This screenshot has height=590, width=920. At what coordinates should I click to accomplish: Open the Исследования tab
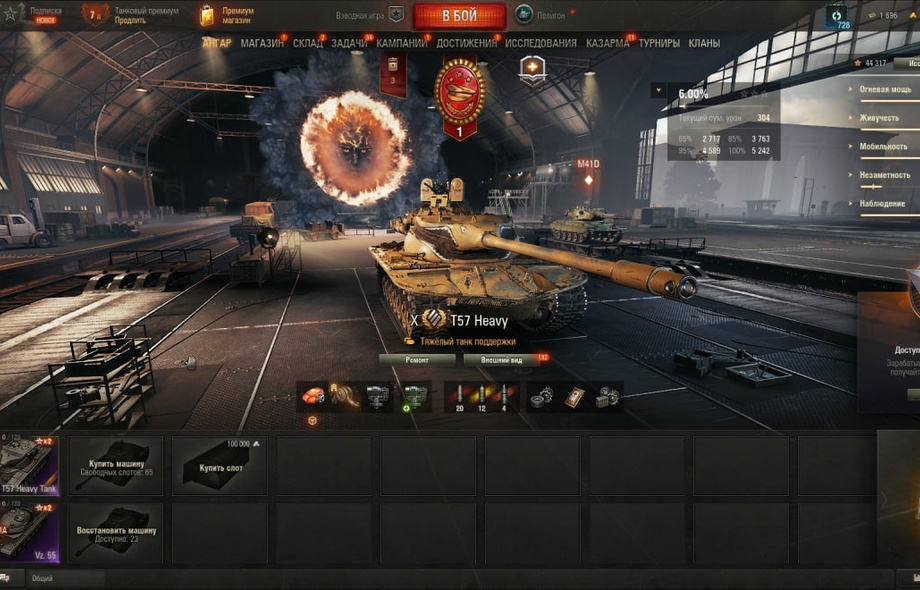pyautogui.click(x=541, y=44)
